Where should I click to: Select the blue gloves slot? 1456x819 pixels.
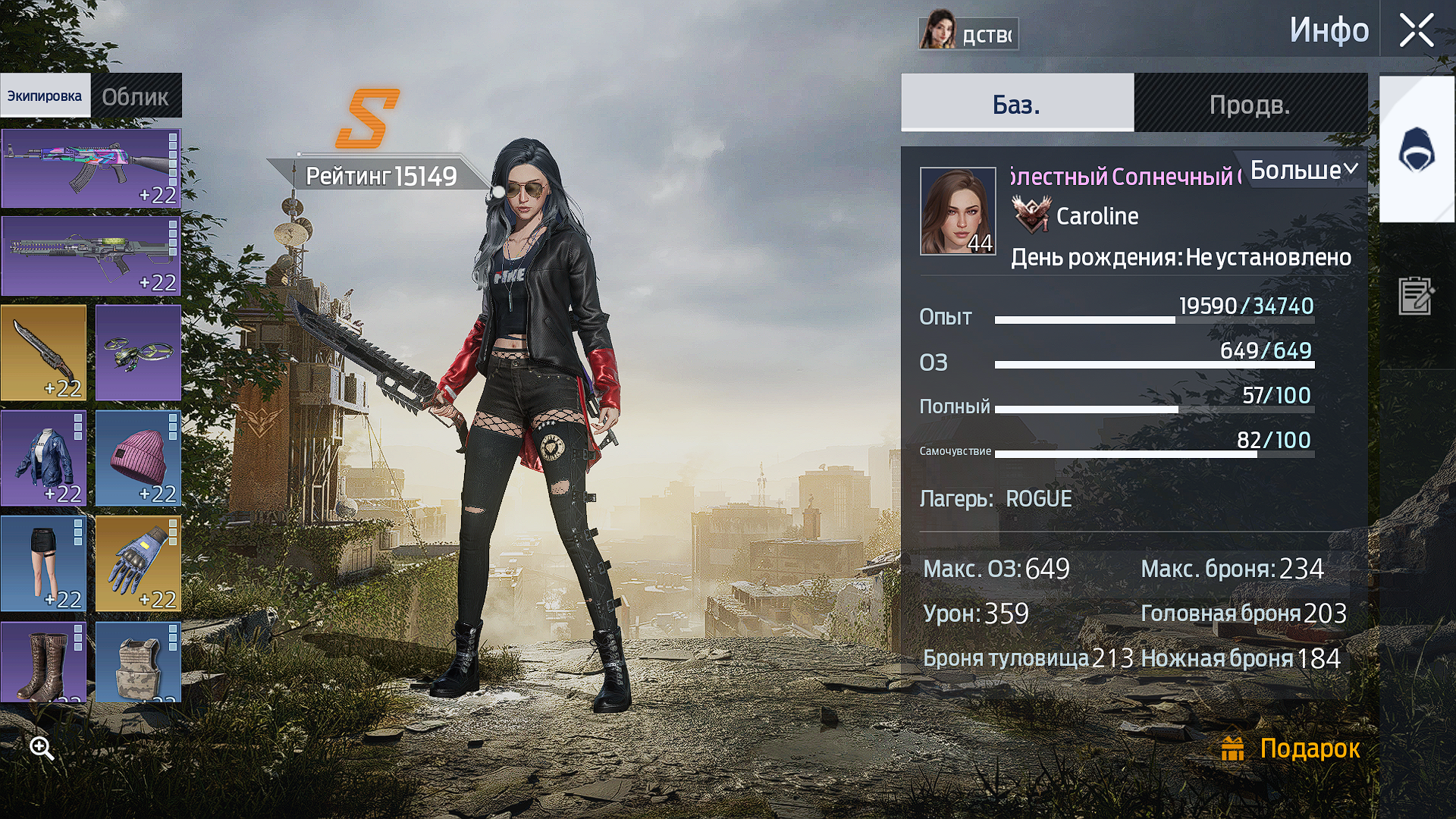click(x=138, y=563)
